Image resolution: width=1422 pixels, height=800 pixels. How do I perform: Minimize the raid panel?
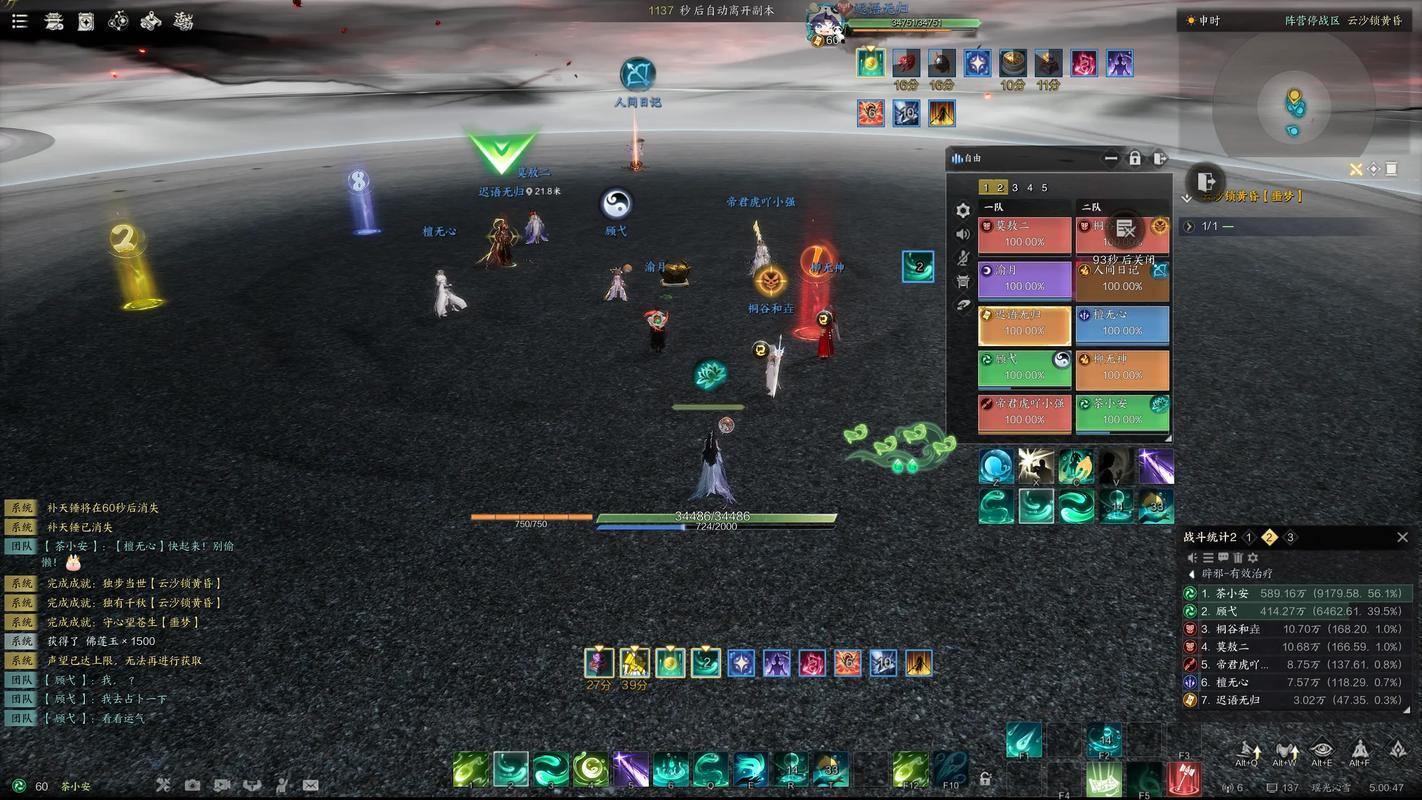1111,158
